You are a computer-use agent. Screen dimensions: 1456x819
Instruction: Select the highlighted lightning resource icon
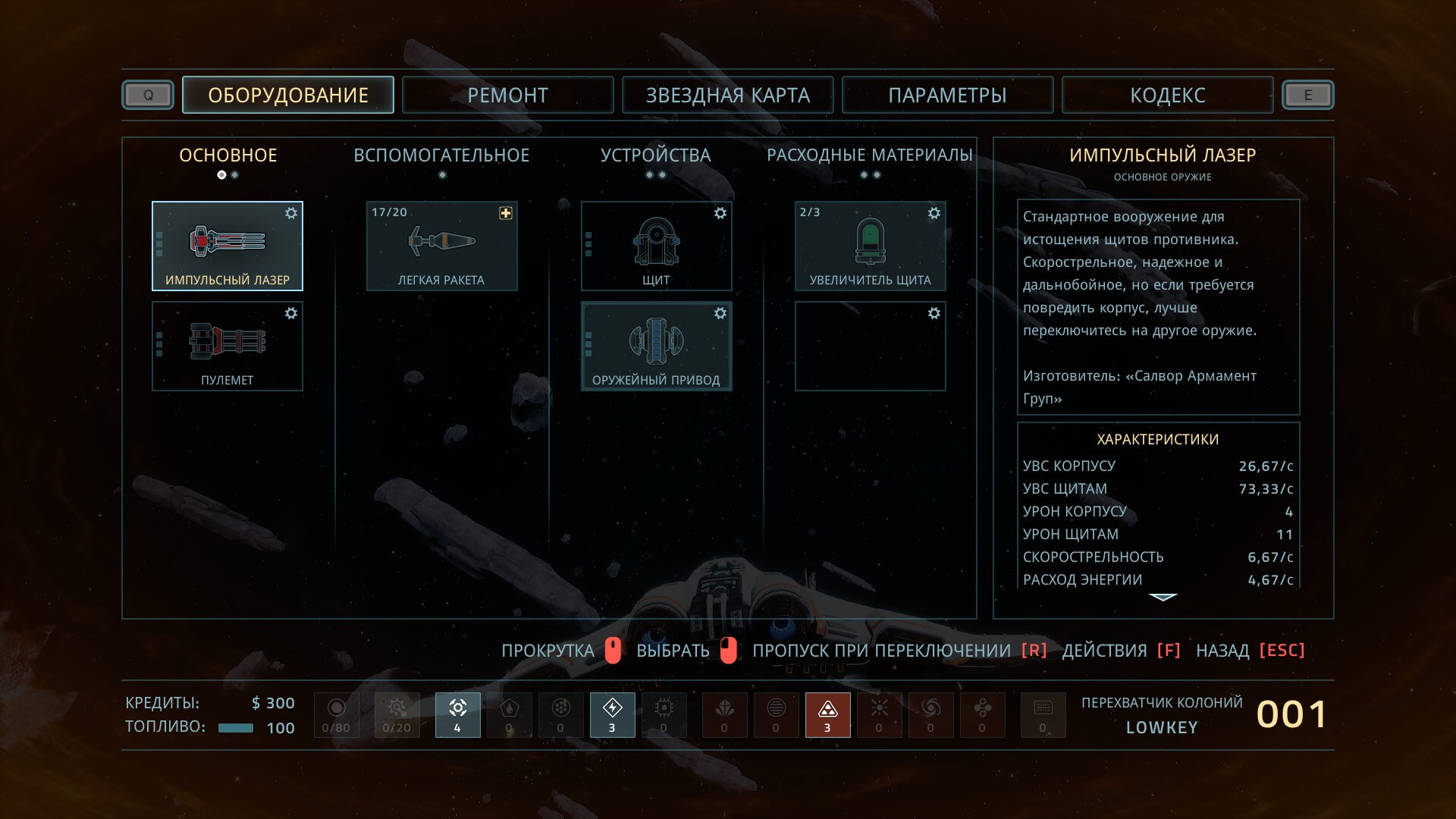pyautogui.click(x=612, y=714)
